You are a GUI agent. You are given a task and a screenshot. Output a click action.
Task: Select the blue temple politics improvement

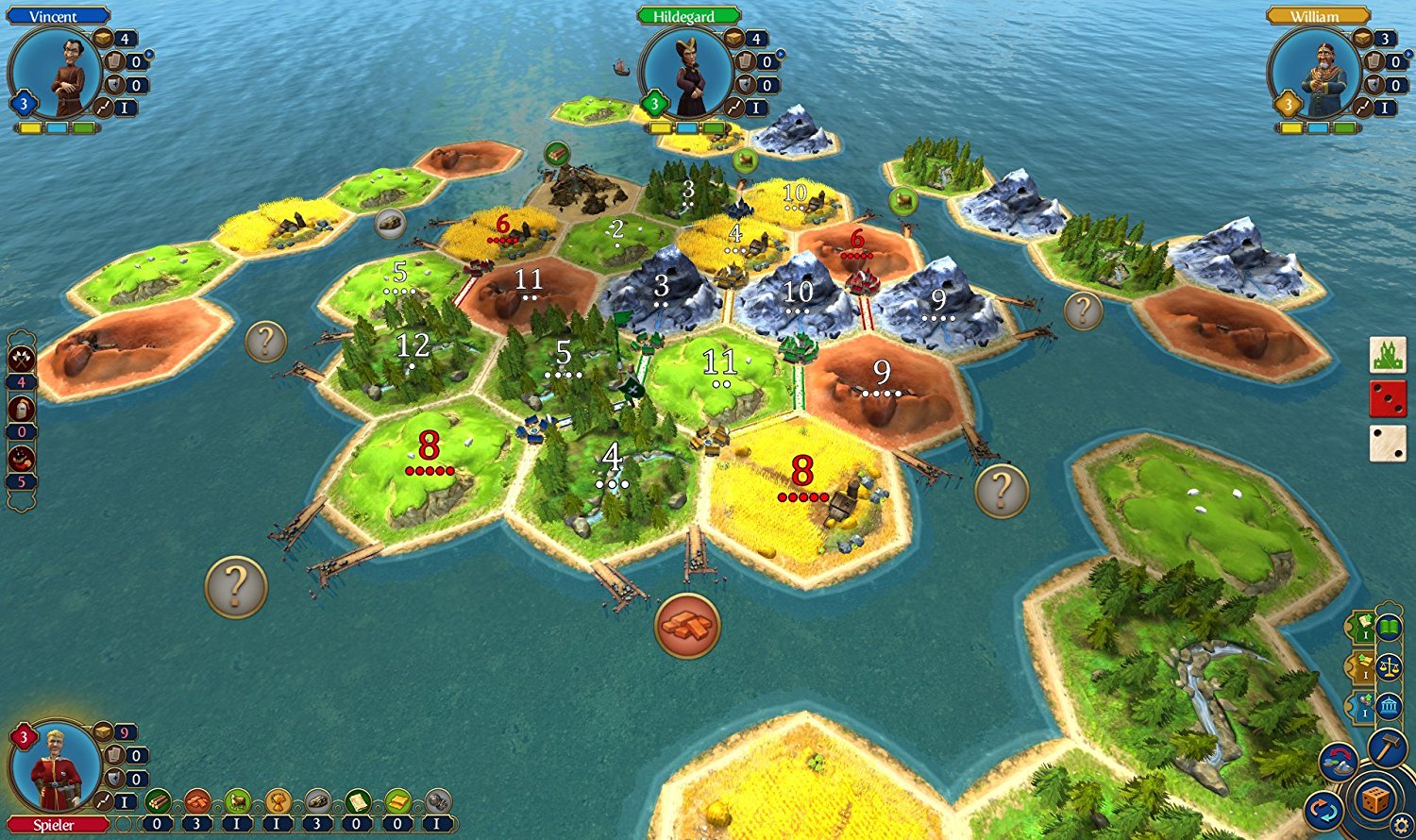point(1389,707)
